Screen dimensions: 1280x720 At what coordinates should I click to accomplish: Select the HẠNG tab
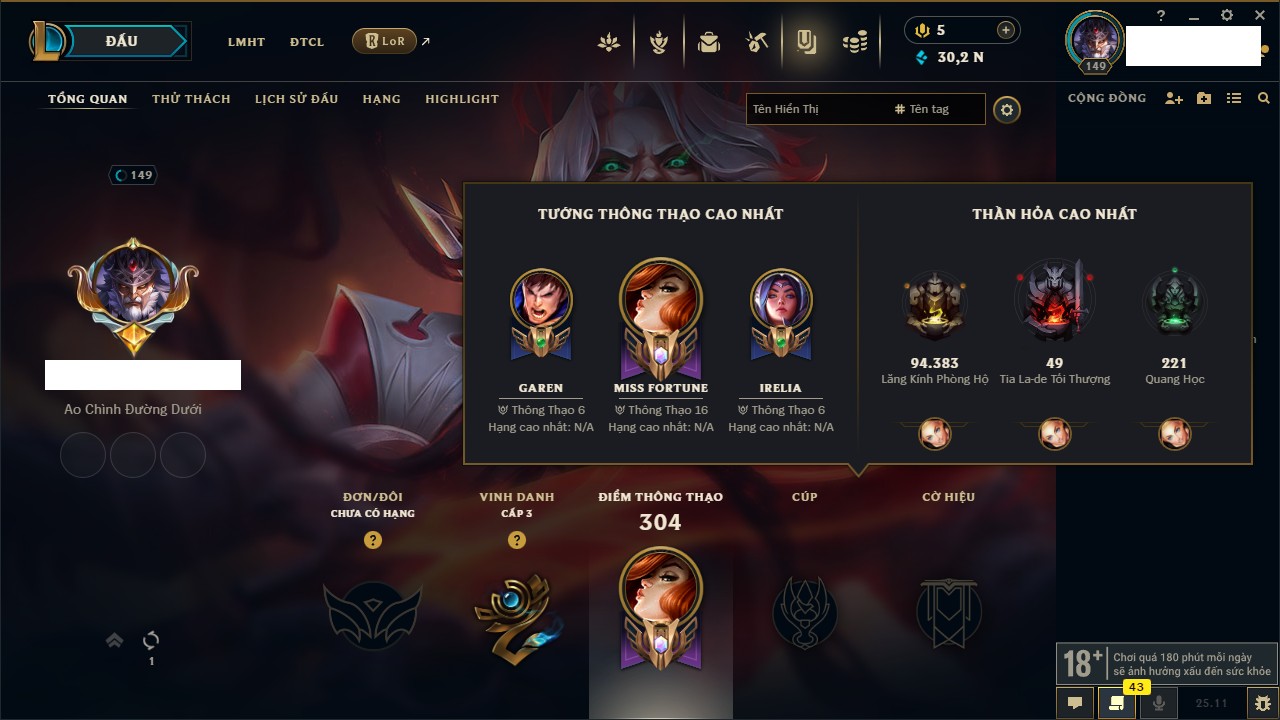click(x=381, y=99)
